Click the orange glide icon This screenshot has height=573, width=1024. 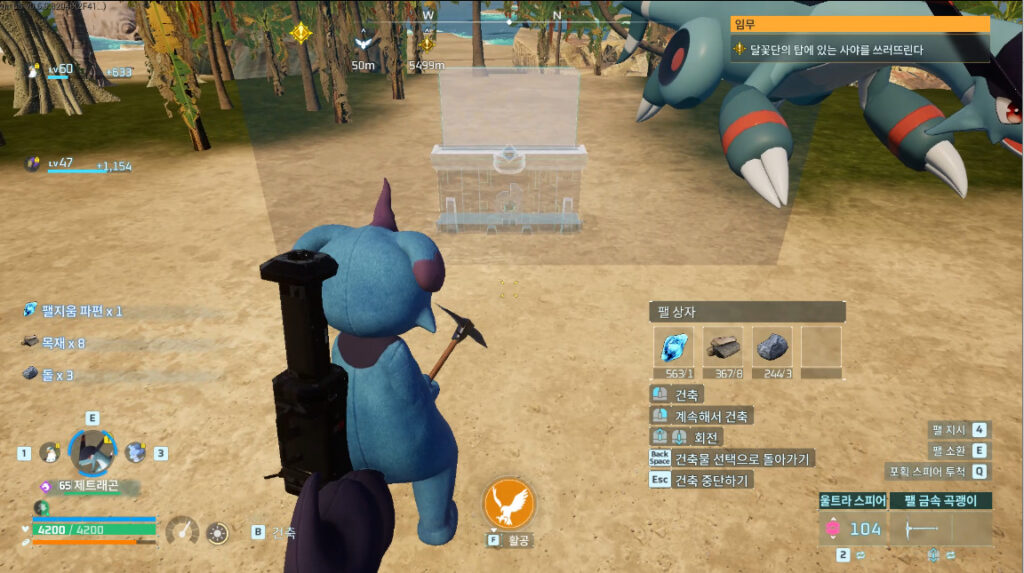507,503
